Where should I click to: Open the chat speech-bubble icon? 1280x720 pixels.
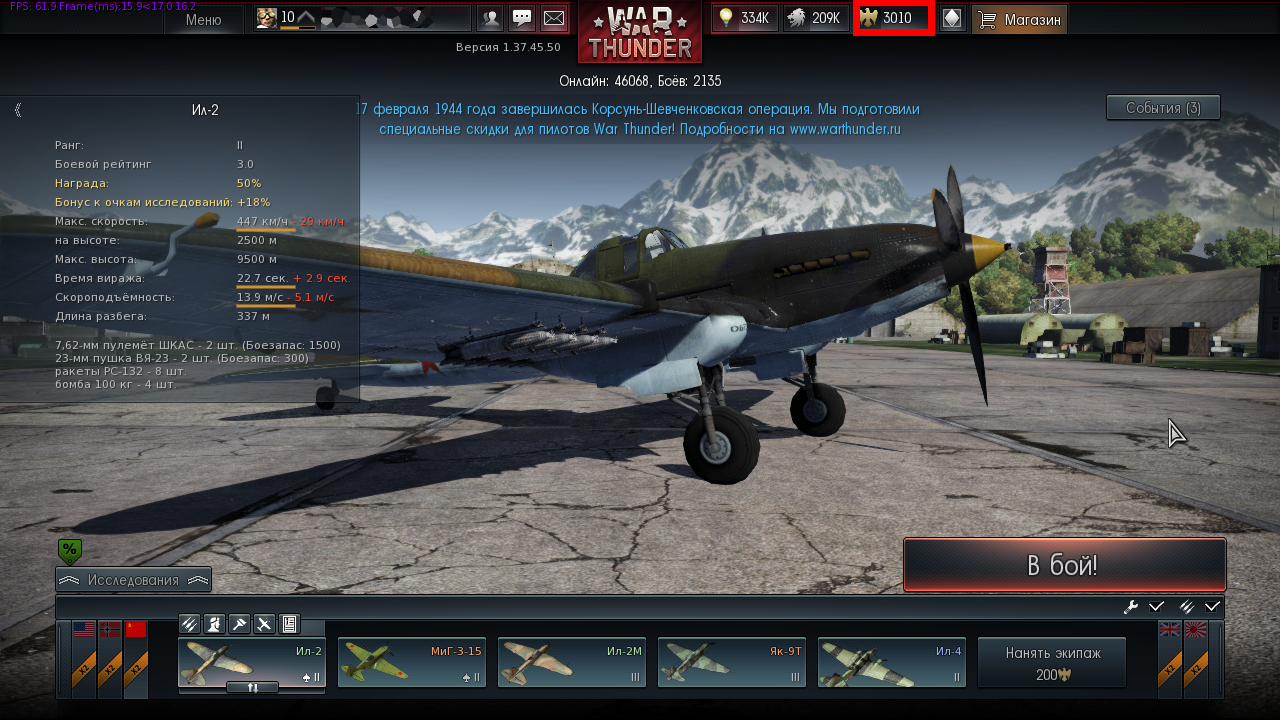(x=522, y=19)
